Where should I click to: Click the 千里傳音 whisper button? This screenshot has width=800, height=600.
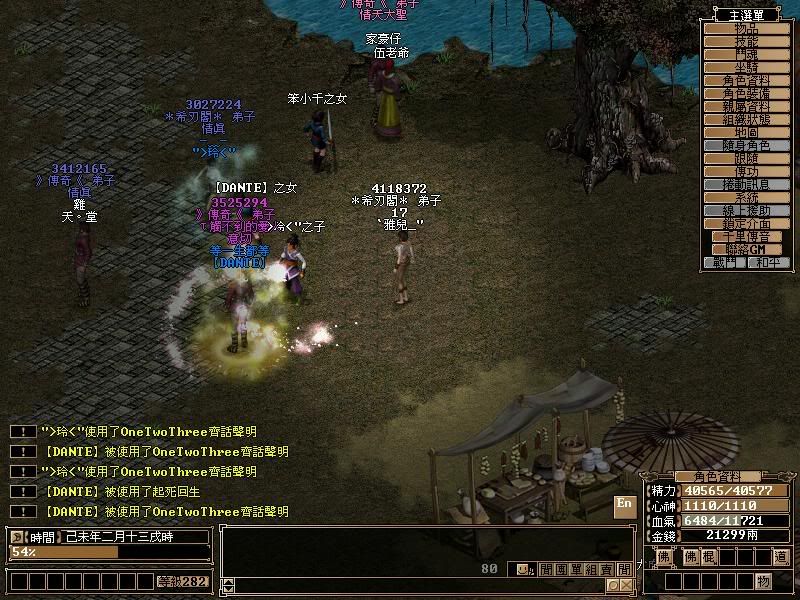pyautogui.click(x=747, y=236)
